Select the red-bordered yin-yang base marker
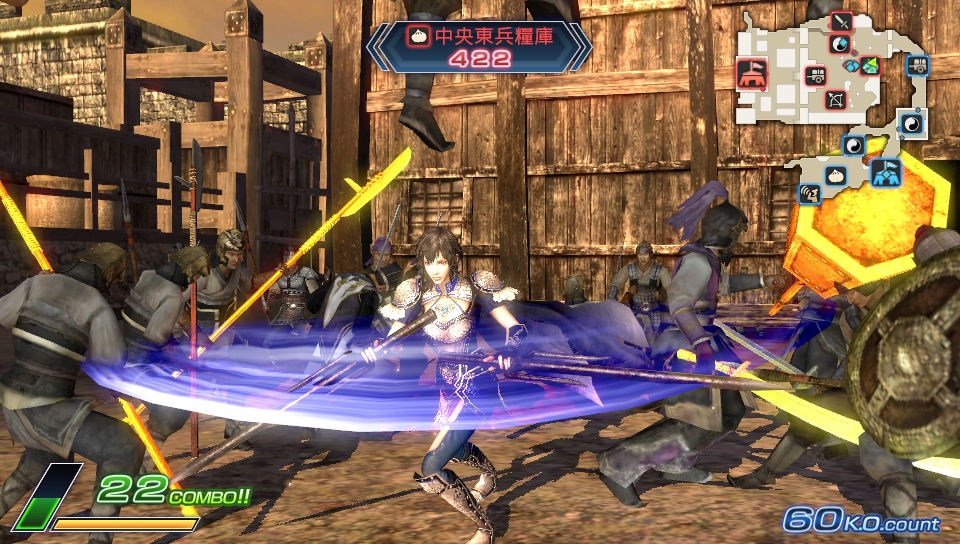 tap(840, 45)
